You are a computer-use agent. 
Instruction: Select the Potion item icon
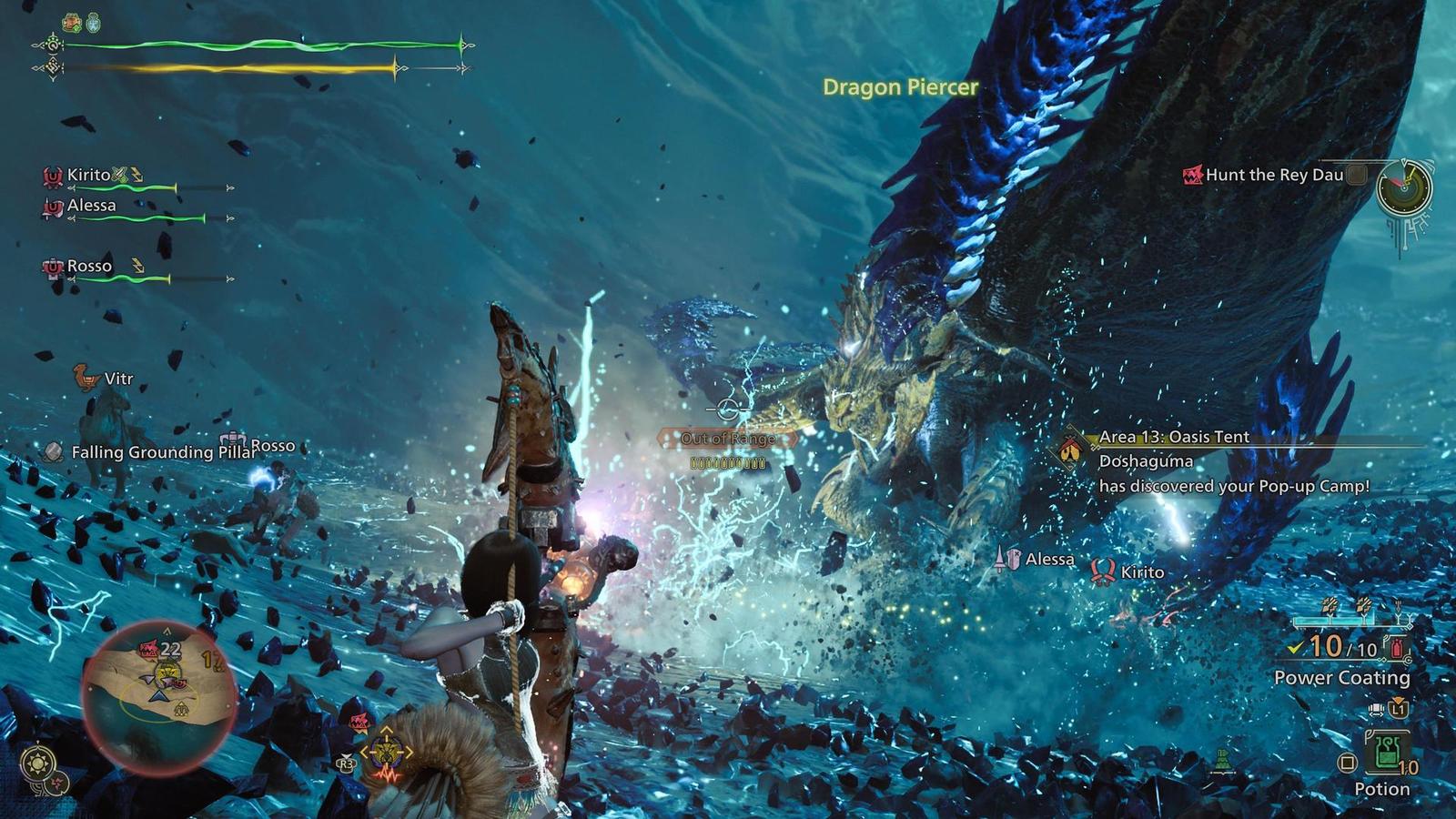(1387, 750)
